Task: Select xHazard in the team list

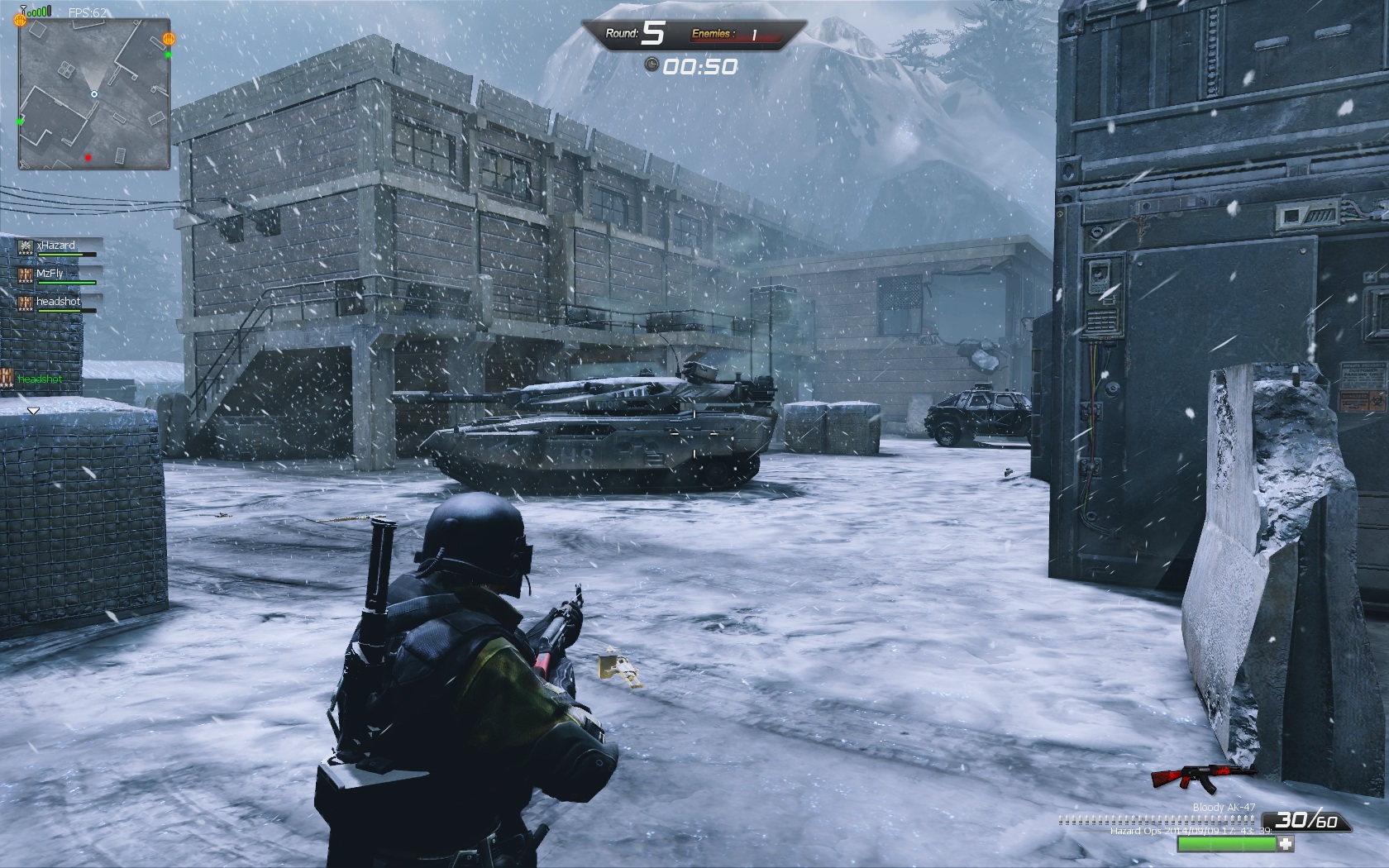Action: pos(55,246)
